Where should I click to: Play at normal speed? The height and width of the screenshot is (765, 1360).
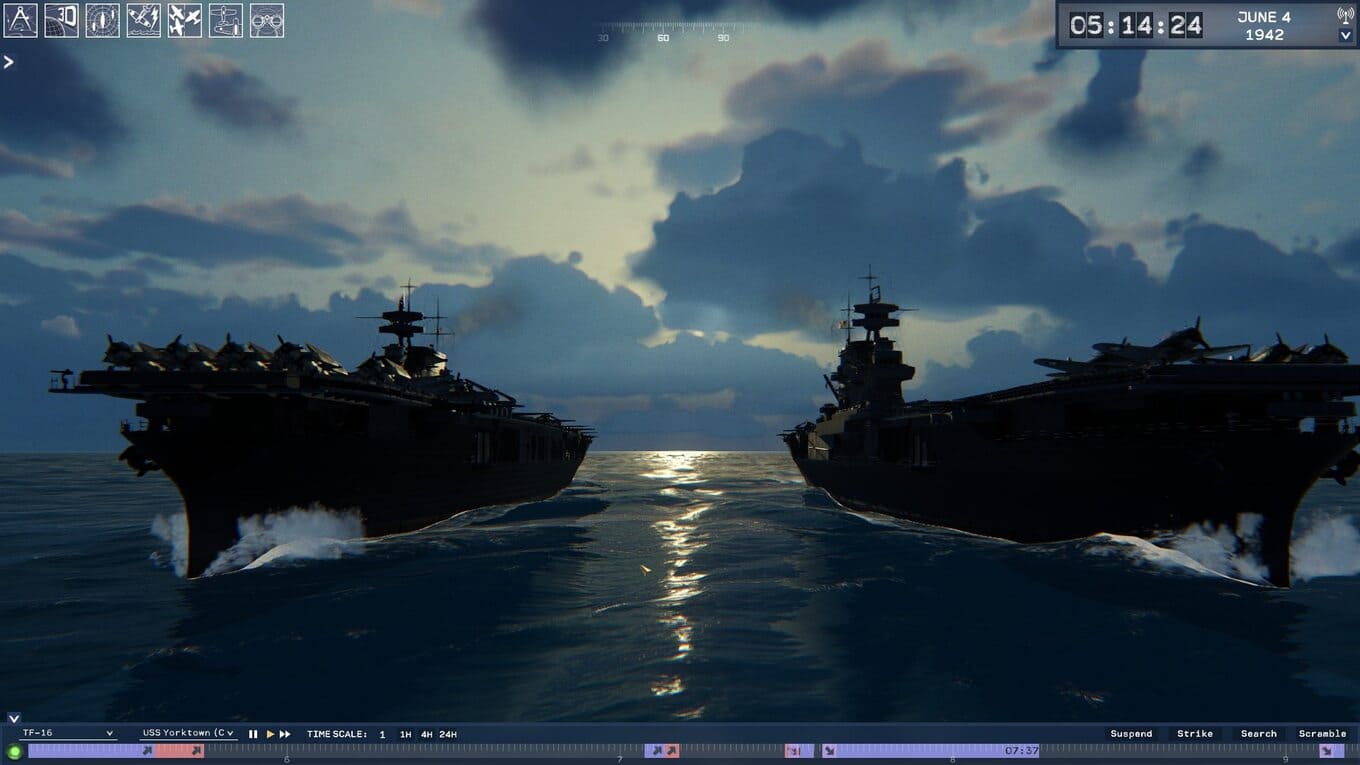[270, 734]
